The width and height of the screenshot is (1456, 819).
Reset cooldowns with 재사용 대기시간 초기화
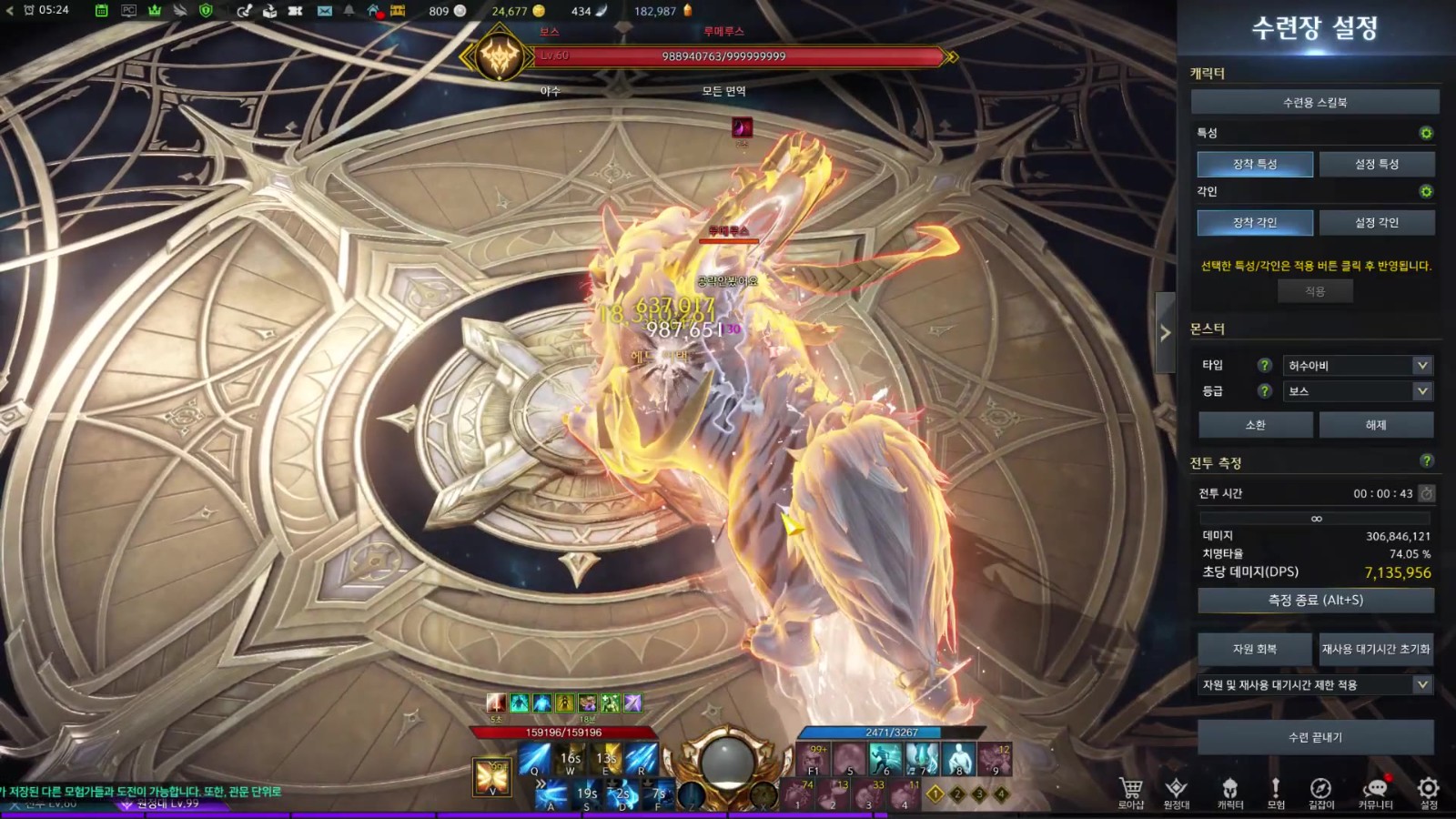click(1376, 649)
